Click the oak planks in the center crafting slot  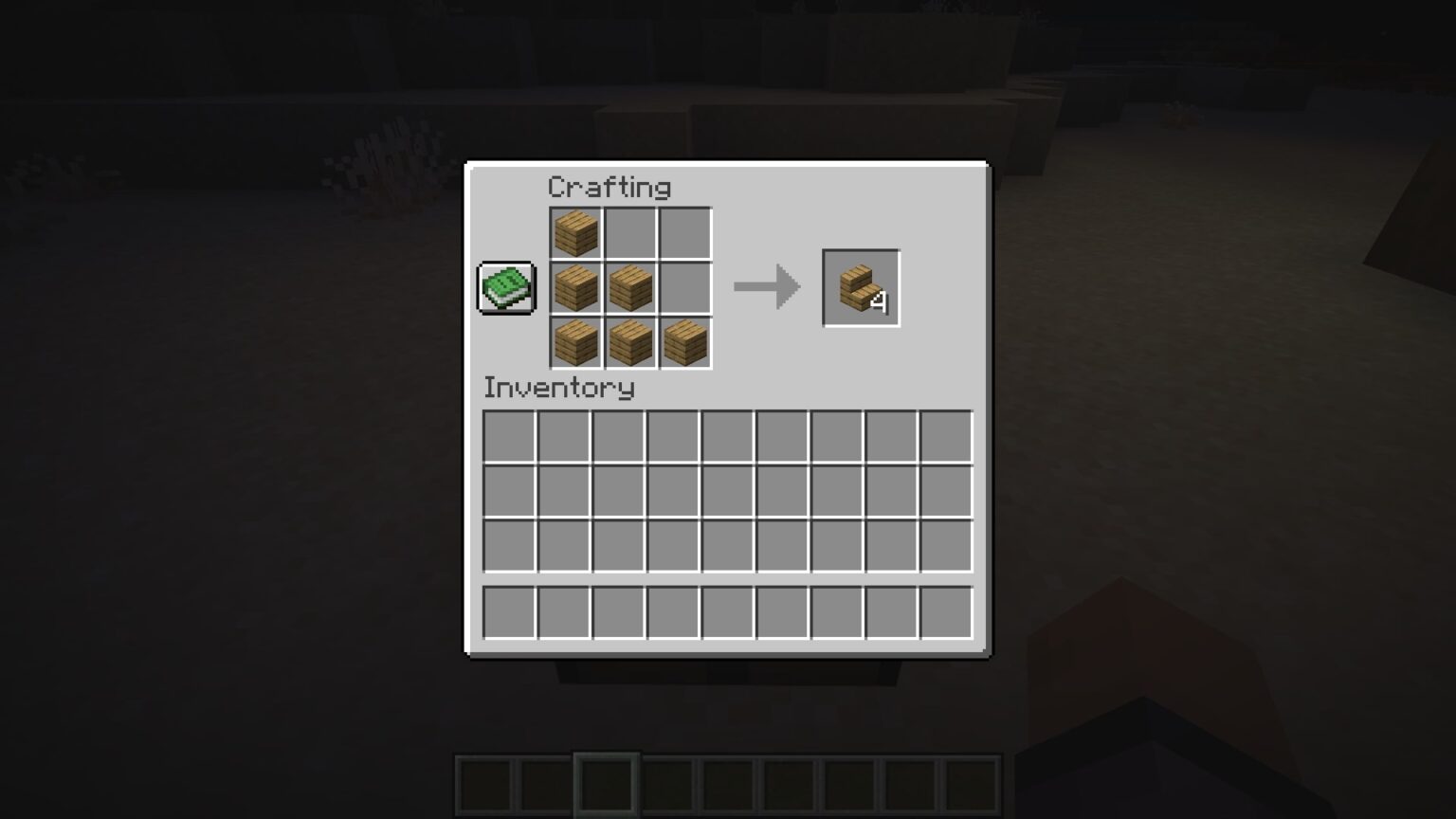628,288
